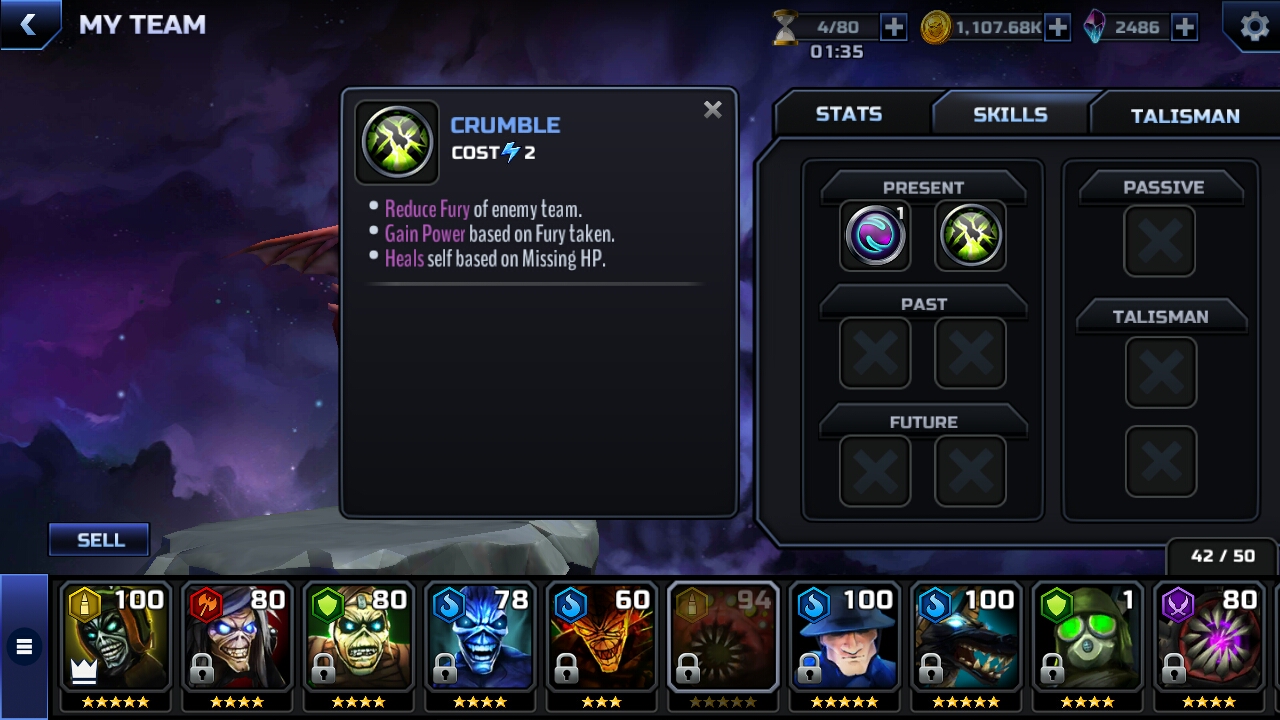Screen dimensions: 1280x720
Task: Open the gear settings menu
Action: pyautogui.click(x=1254, y=26)
